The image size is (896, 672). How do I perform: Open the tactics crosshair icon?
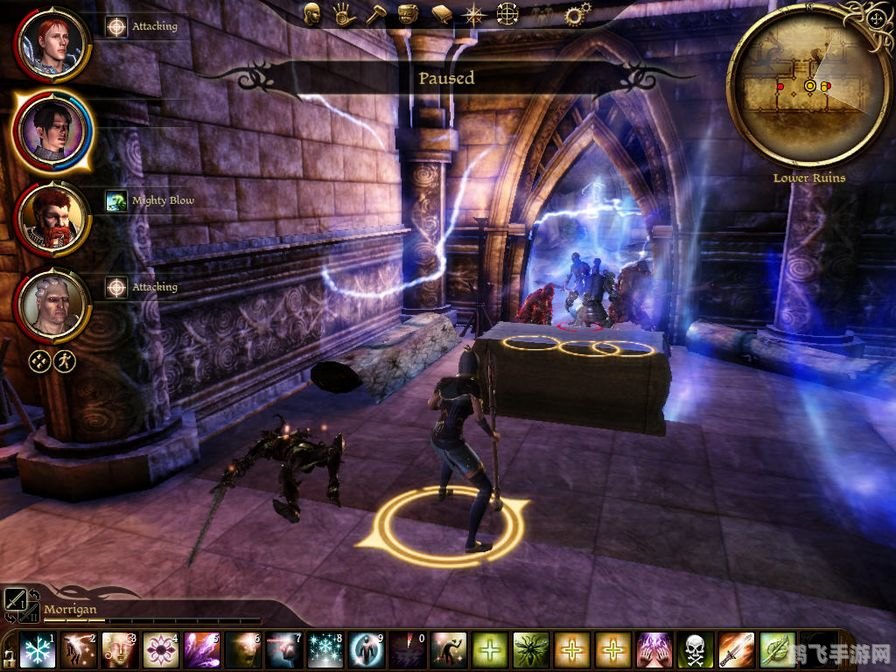508,14
